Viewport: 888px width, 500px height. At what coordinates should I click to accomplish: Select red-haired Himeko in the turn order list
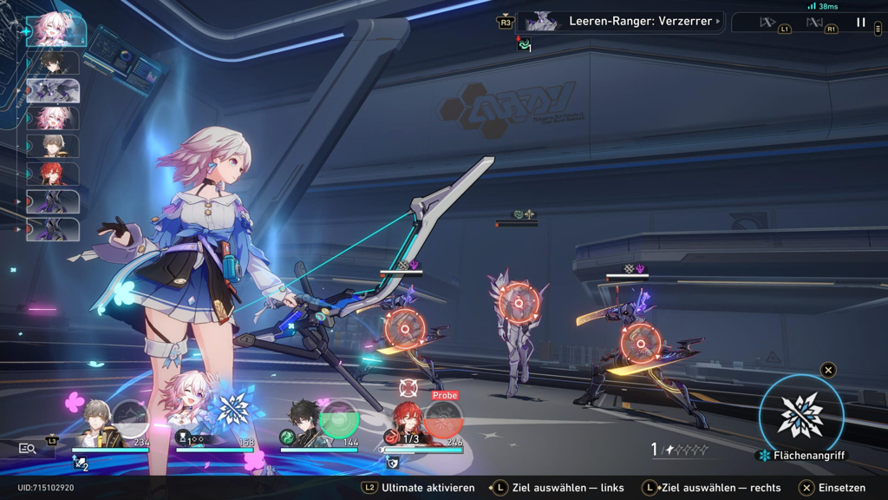53,174
